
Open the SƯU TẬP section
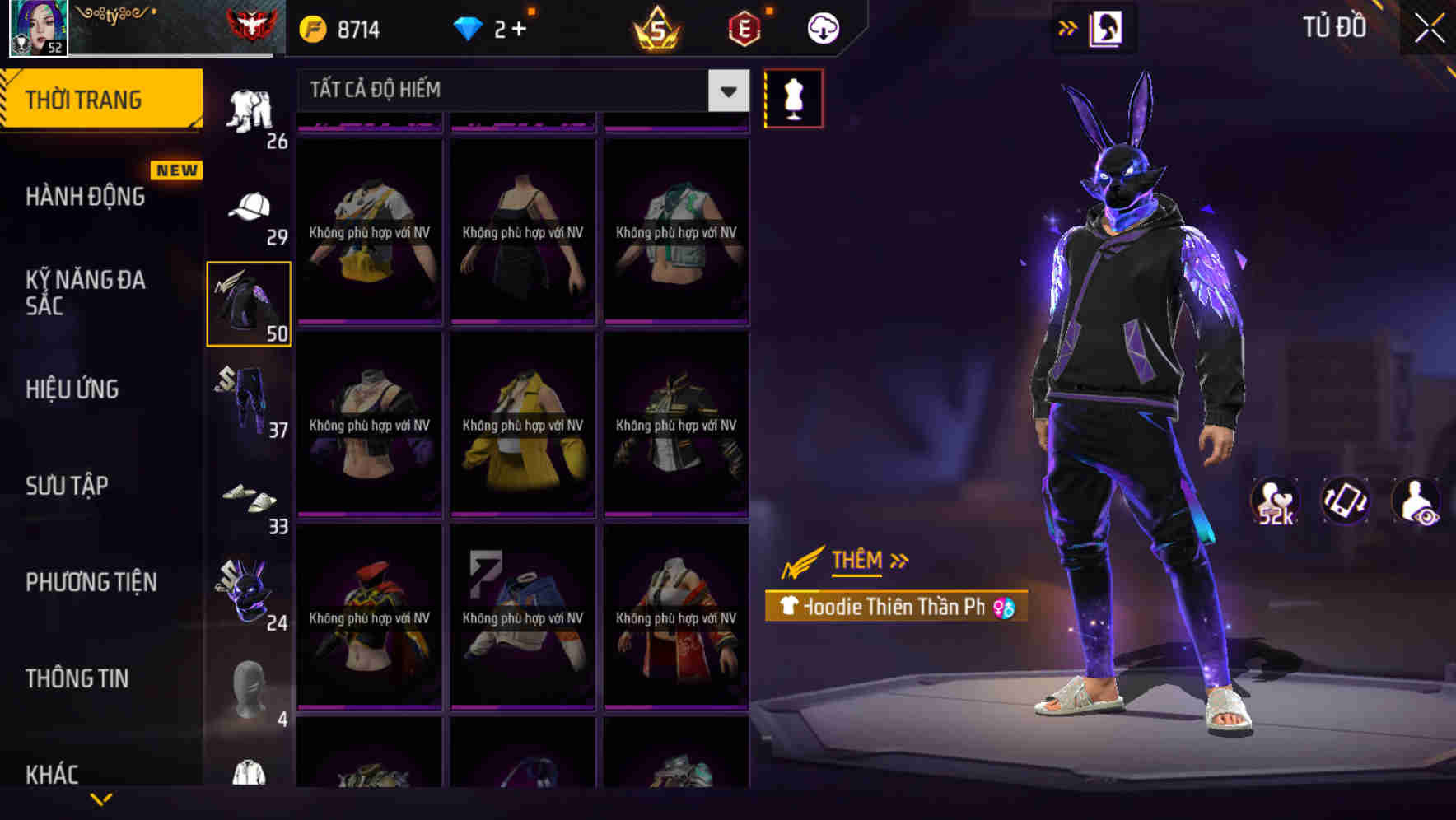tap(66, 486)
